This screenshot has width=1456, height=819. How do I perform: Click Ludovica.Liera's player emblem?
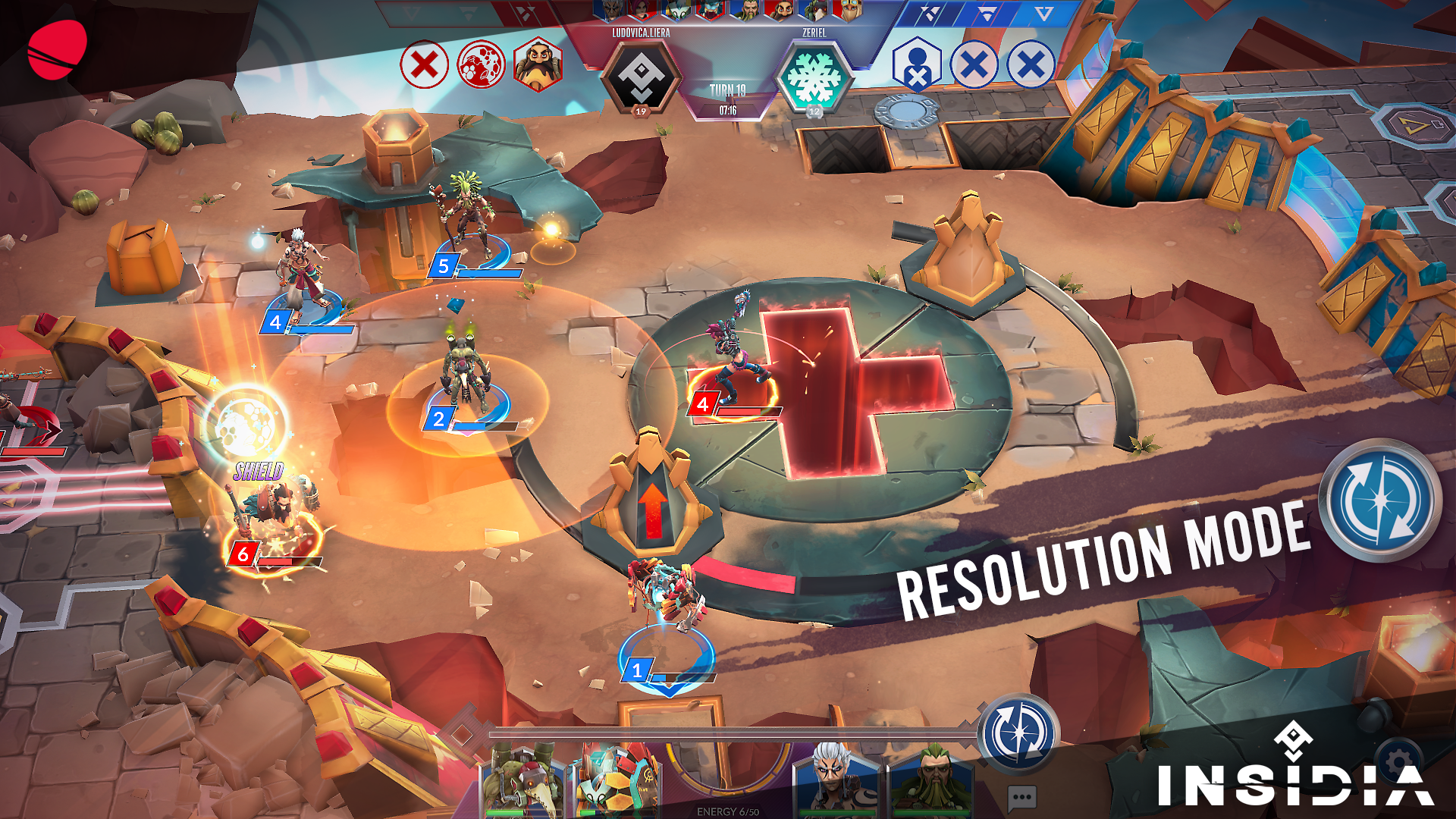tap(641, 77)
